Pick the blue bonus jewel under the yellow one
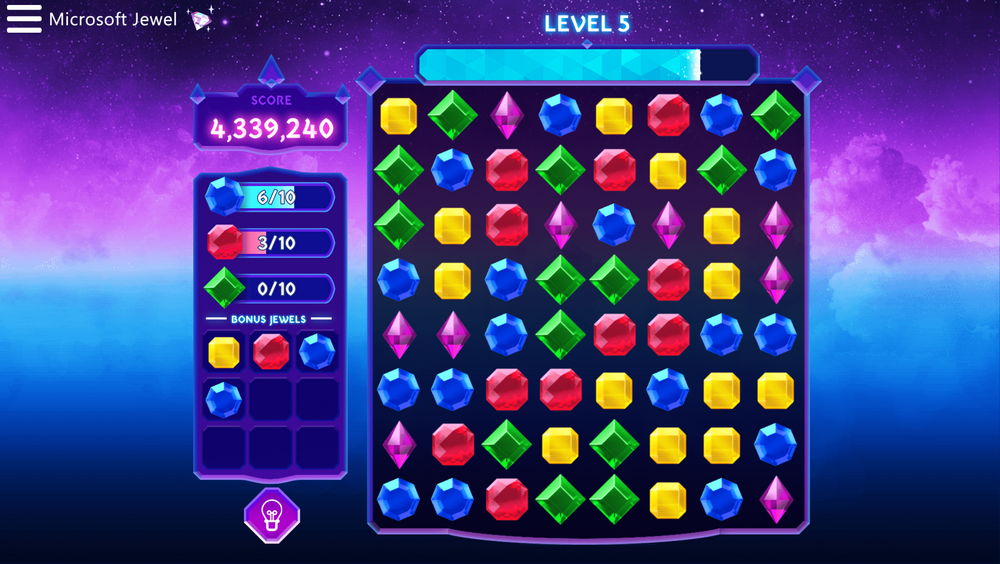Viewport: 1000px width, 564px height. (223, 400)
